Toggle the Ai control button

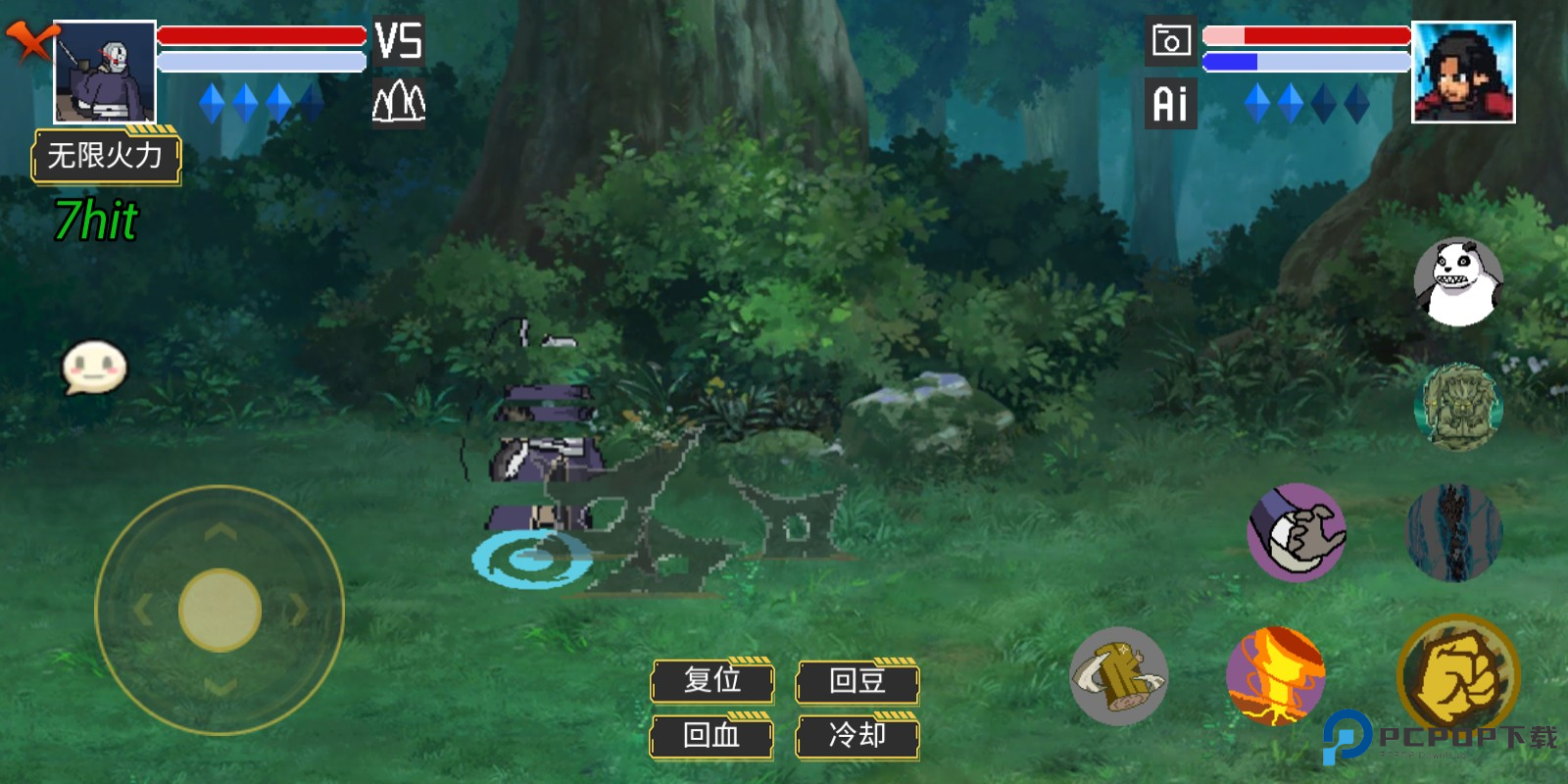point(1171,103)
